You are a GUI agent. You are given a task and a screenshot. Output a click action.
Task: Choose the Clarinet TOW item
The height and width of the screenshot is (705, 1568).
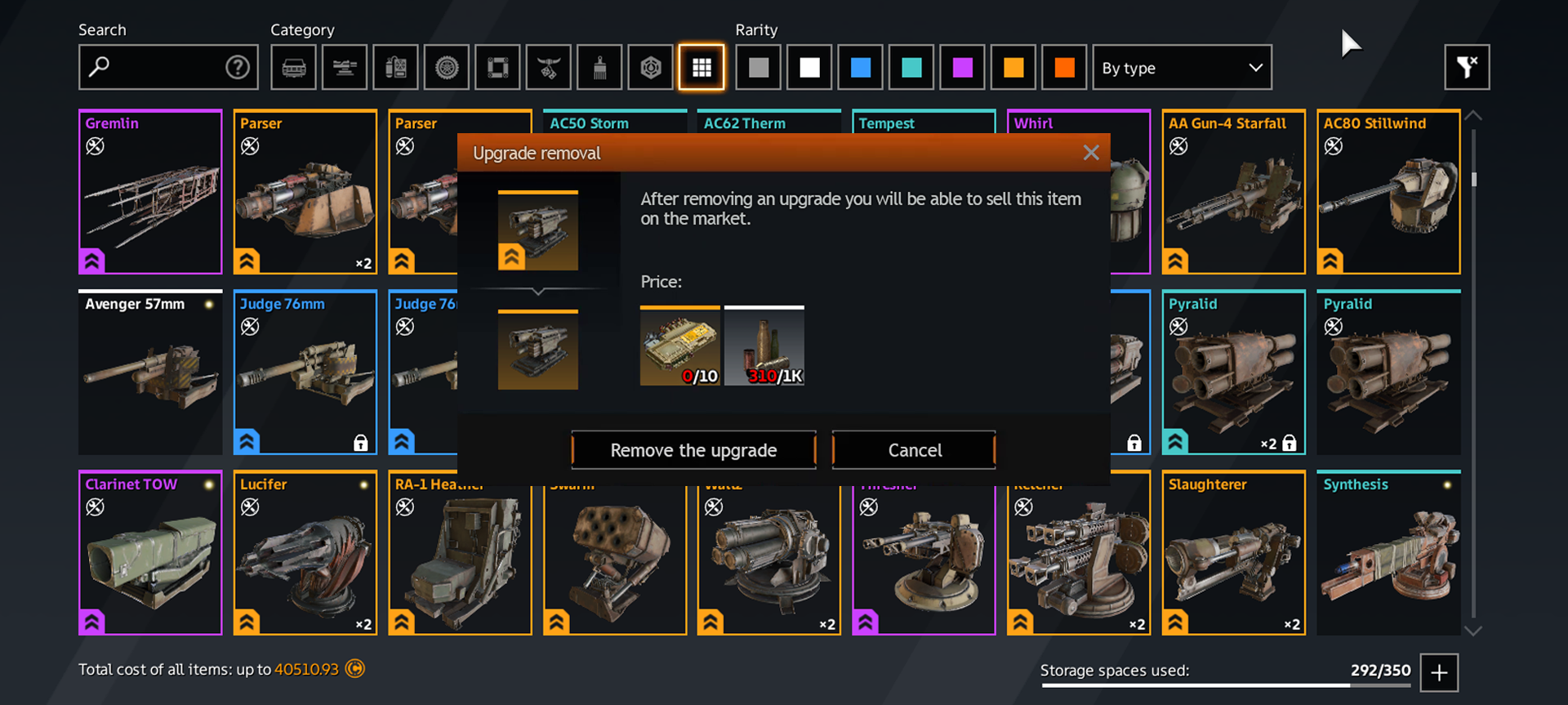click(150, 553)
